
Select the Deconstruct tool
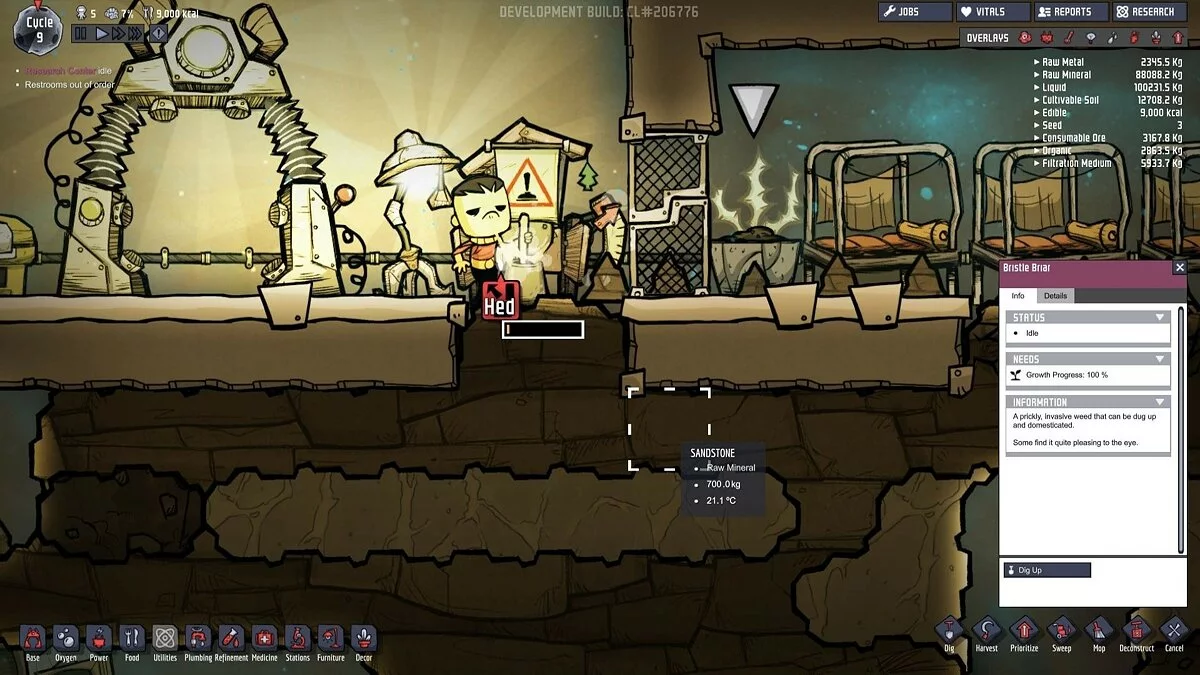1136,632
